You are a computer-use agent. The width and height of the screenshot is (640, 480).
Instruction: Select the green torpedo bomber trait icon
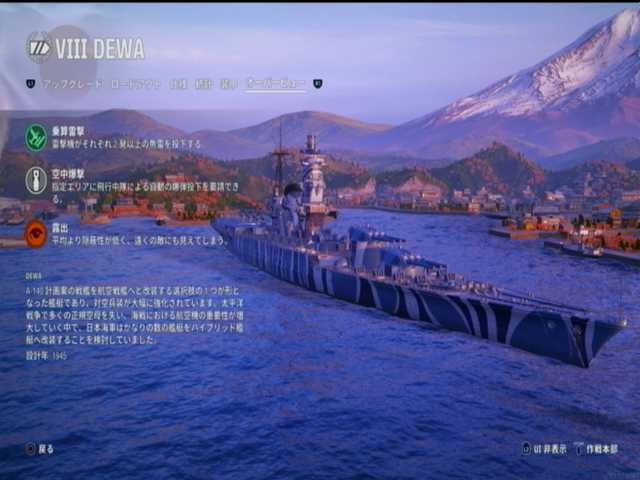[x=36, y=137]
